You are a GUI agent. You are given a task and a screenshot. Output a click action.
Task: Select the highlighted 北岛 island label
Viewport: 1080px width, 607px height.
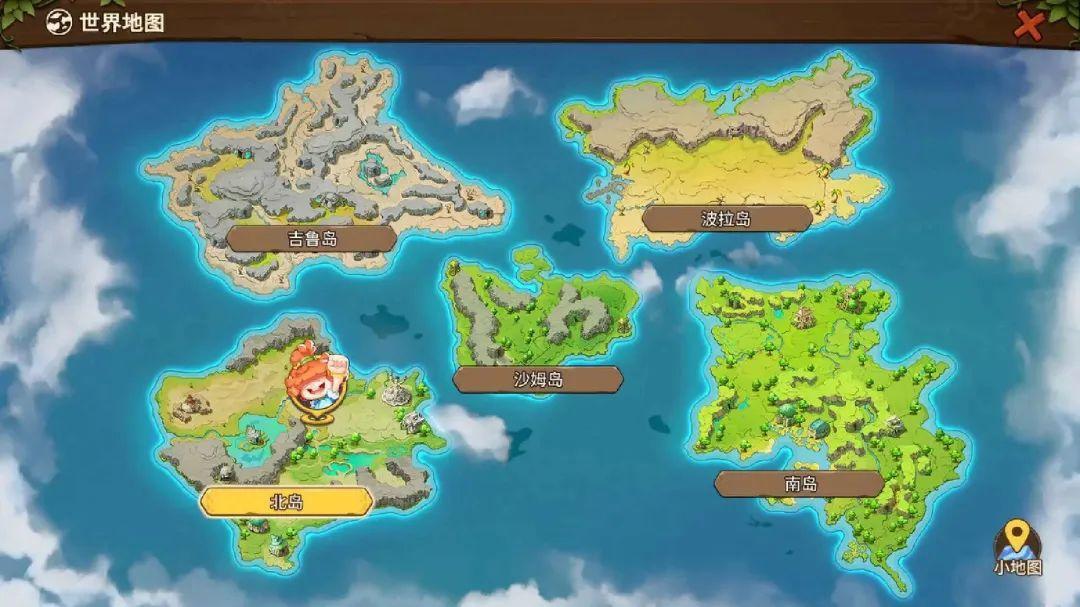tap(286, 501)
